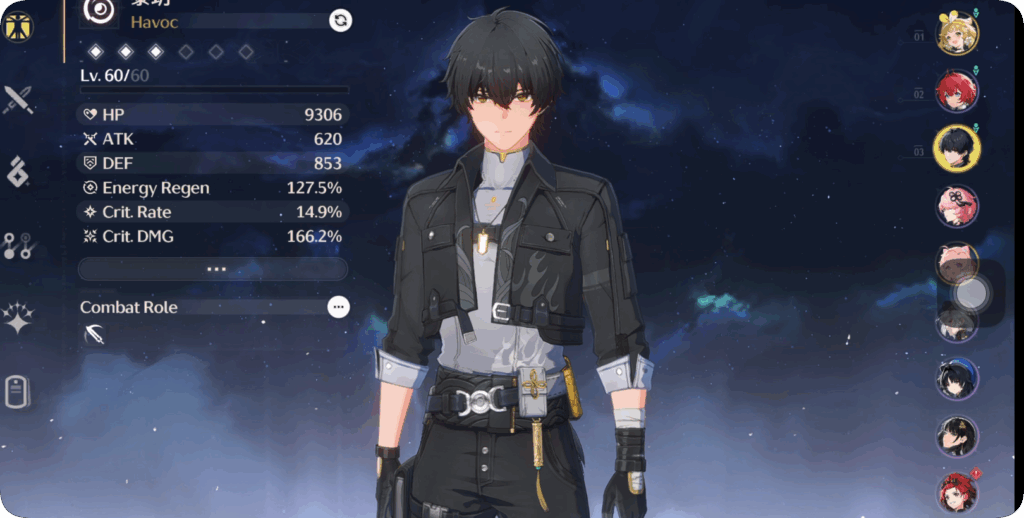
Task: Open the Echoes tab
Action: pos(18,172)
